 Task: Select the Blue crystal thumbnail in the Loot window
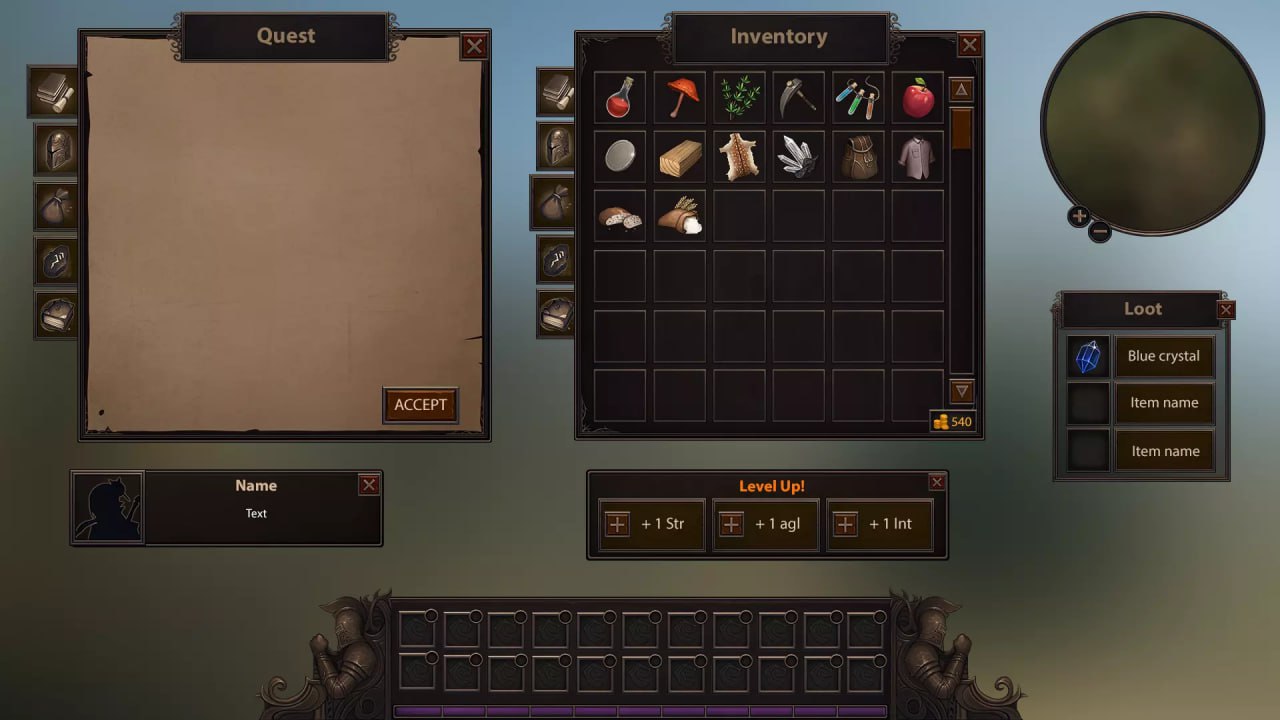[1087, 355]
